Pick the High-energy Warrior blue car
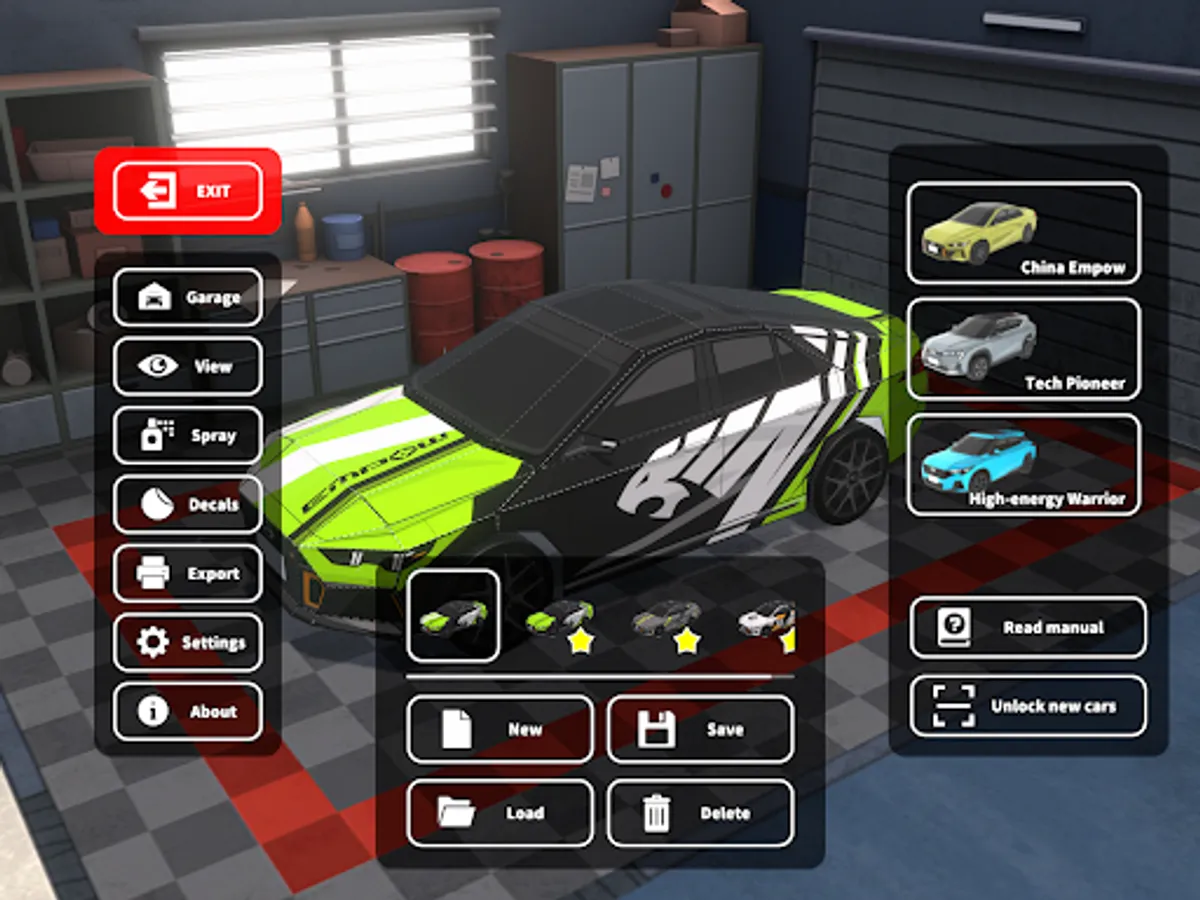This screenshot has height=900, width=1200. pos(1023,465)
